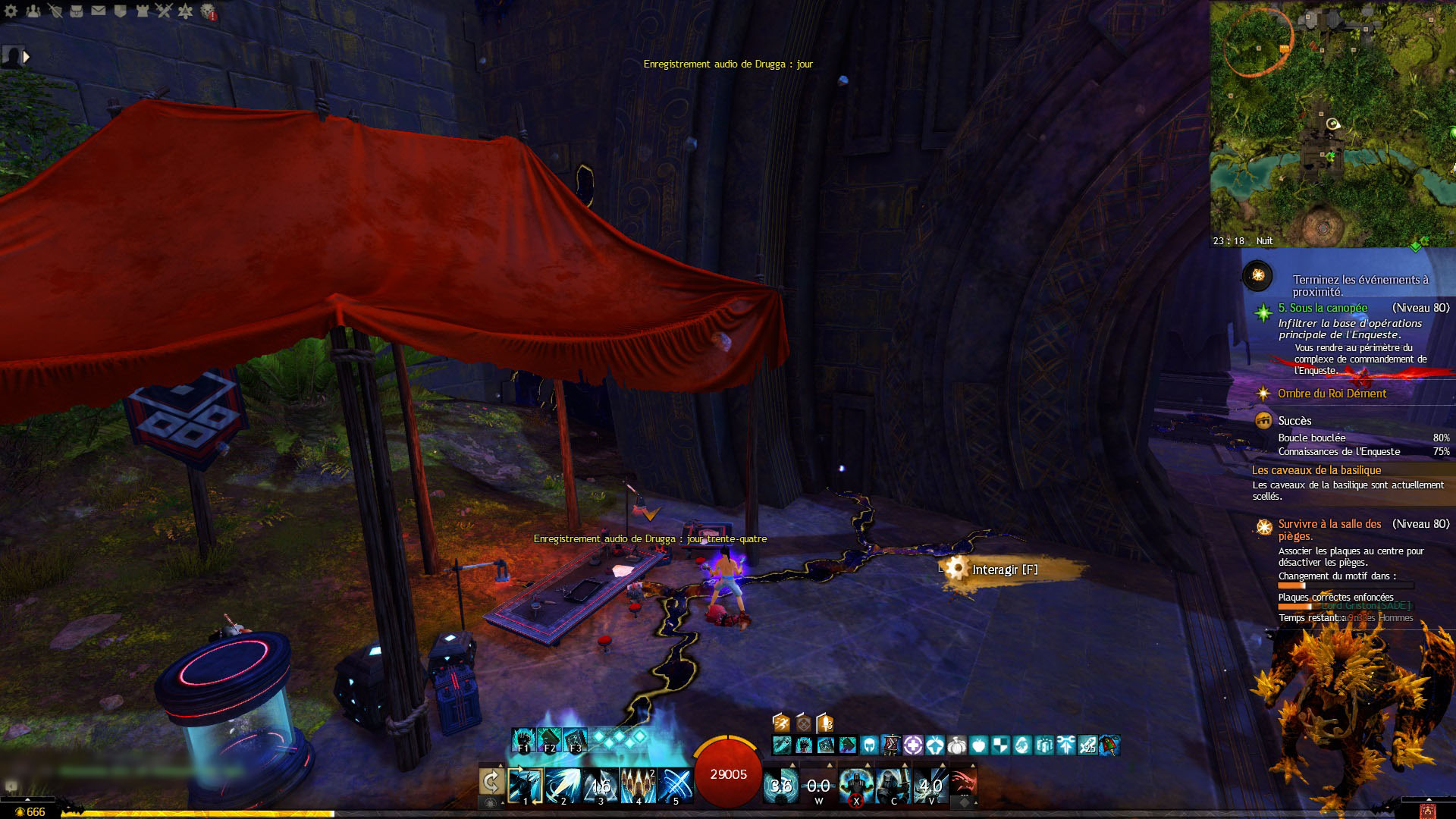
Task: Open the inventory bag icon
Action: pyautogui.click(x=77, y=11)
